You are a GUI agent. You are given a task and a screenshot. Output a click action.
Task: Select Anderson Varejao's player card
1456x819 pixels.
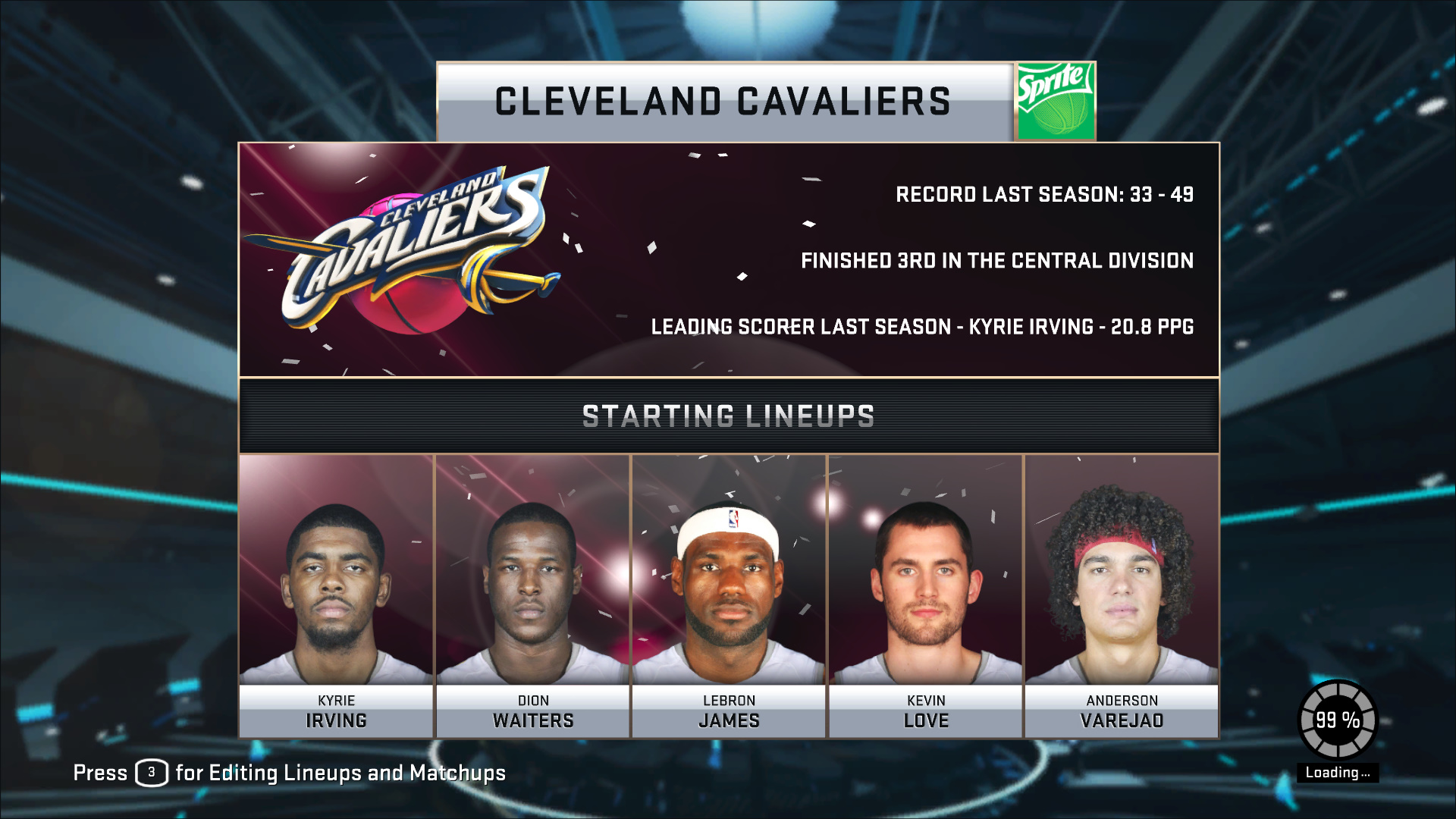click(1122, 596)
